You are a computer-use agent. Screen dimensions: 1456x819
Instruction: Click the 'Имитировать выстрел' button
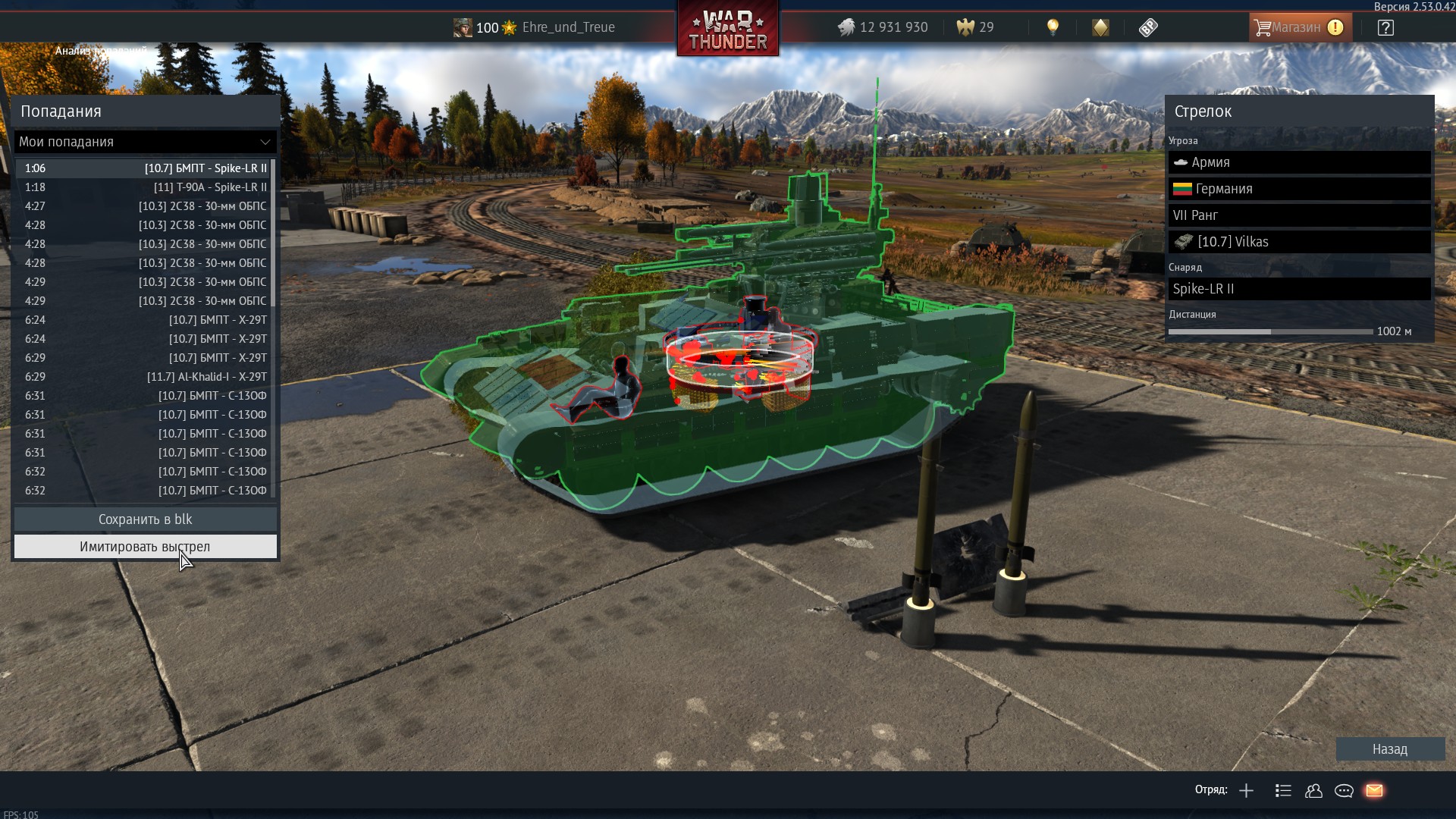[145, 547]
